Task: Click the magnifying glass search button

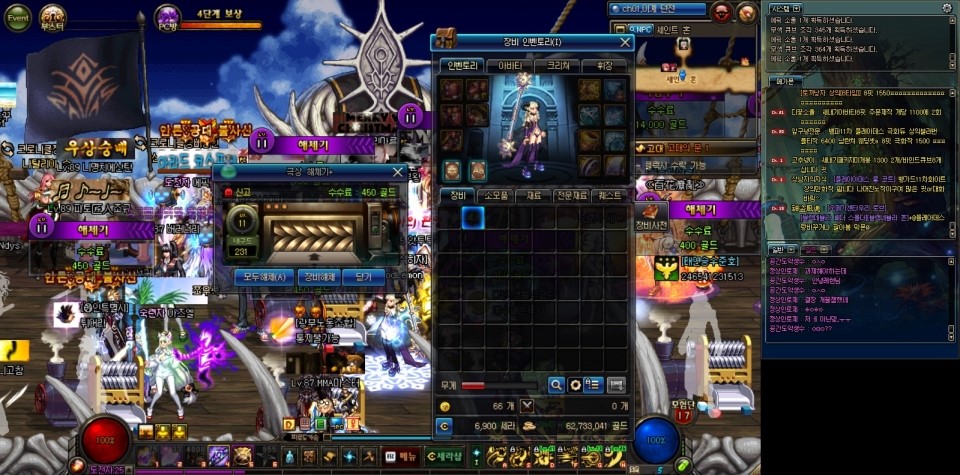Action: point(556,384)
